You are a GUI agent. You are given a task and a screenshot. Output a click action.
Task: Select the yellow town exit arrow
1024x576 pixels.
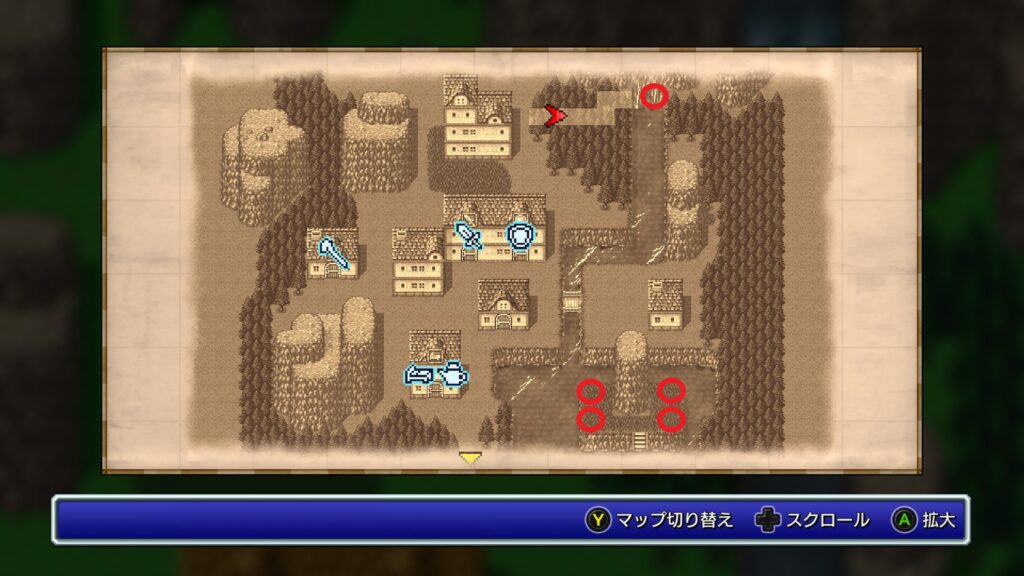(x=470, y=458)
